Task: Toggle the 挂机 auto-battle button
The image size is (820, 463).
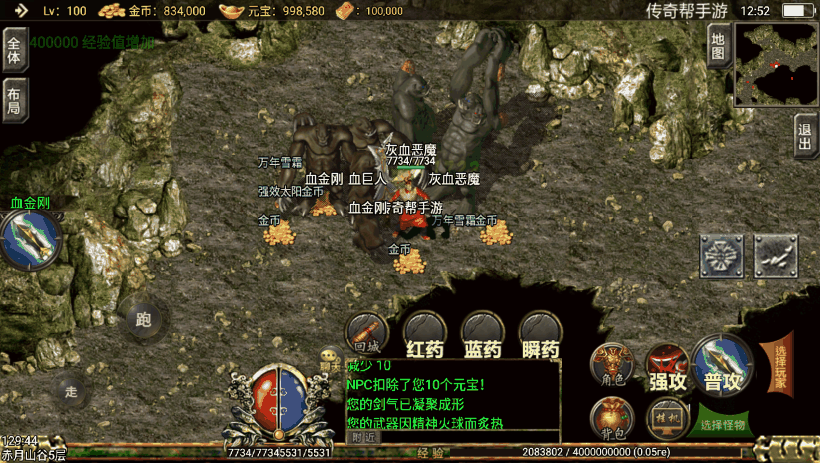Action: tap(667, 418)
